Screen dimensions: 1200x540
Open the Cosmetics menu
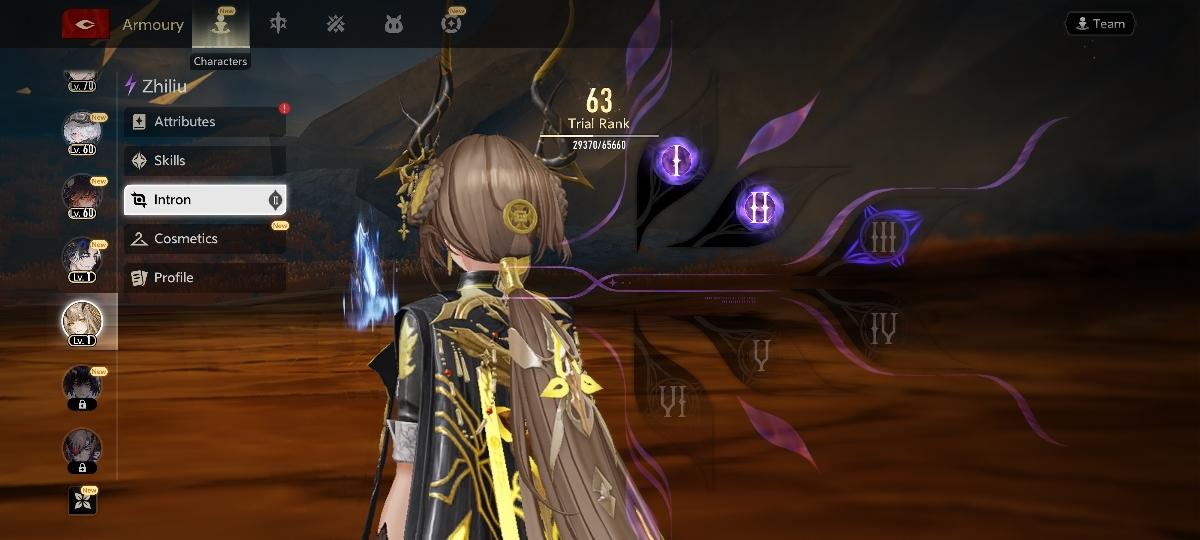[x=205, y=239]
